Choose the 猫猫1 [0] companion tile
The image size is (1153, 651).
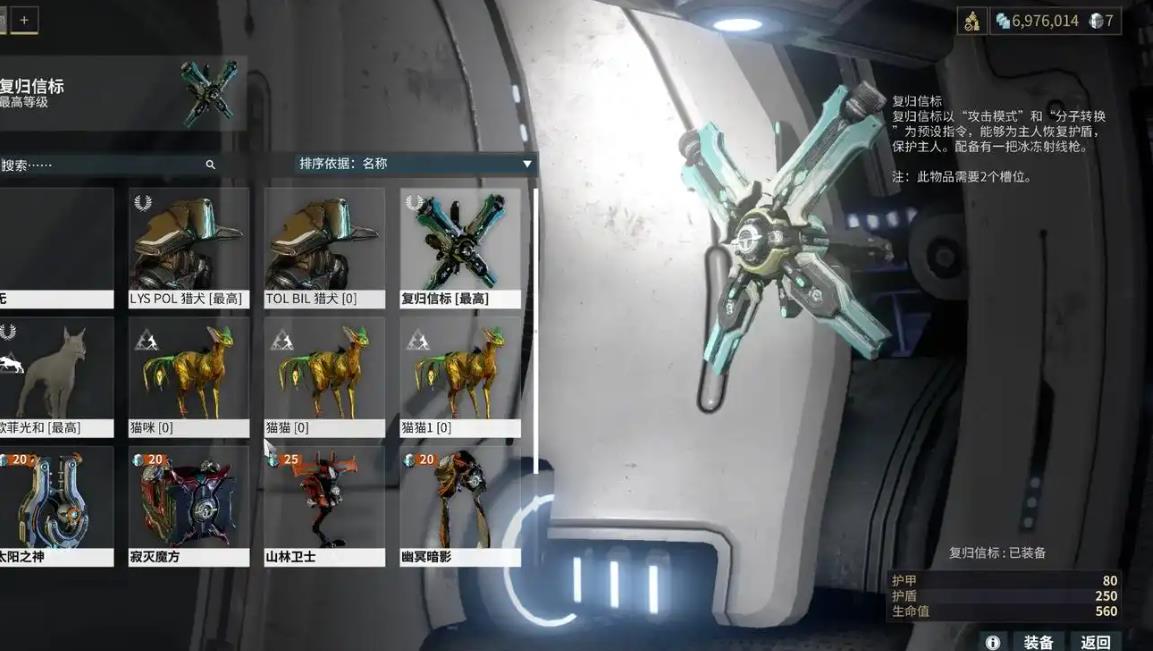(460, 377)
